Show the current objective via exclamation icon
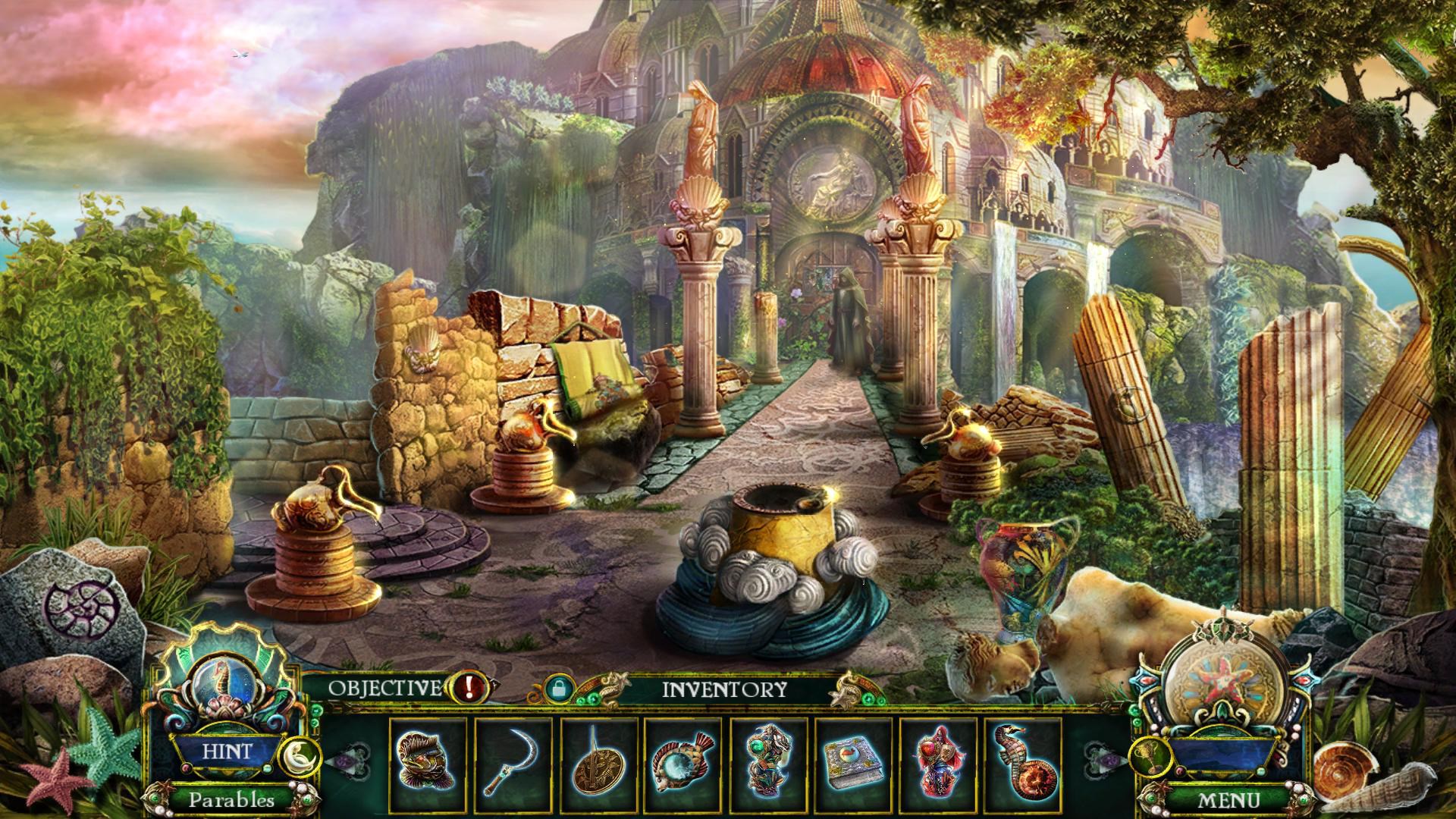This screenshot has width=1456, height=819. (469, 688)
